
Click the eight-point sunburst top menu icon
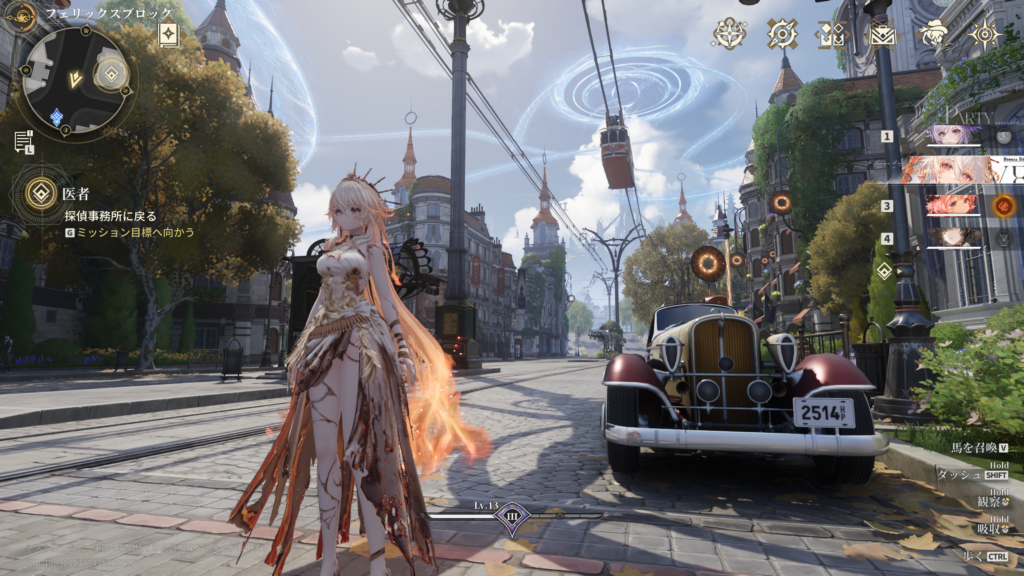pyautogui.click(x=986, y=35)
